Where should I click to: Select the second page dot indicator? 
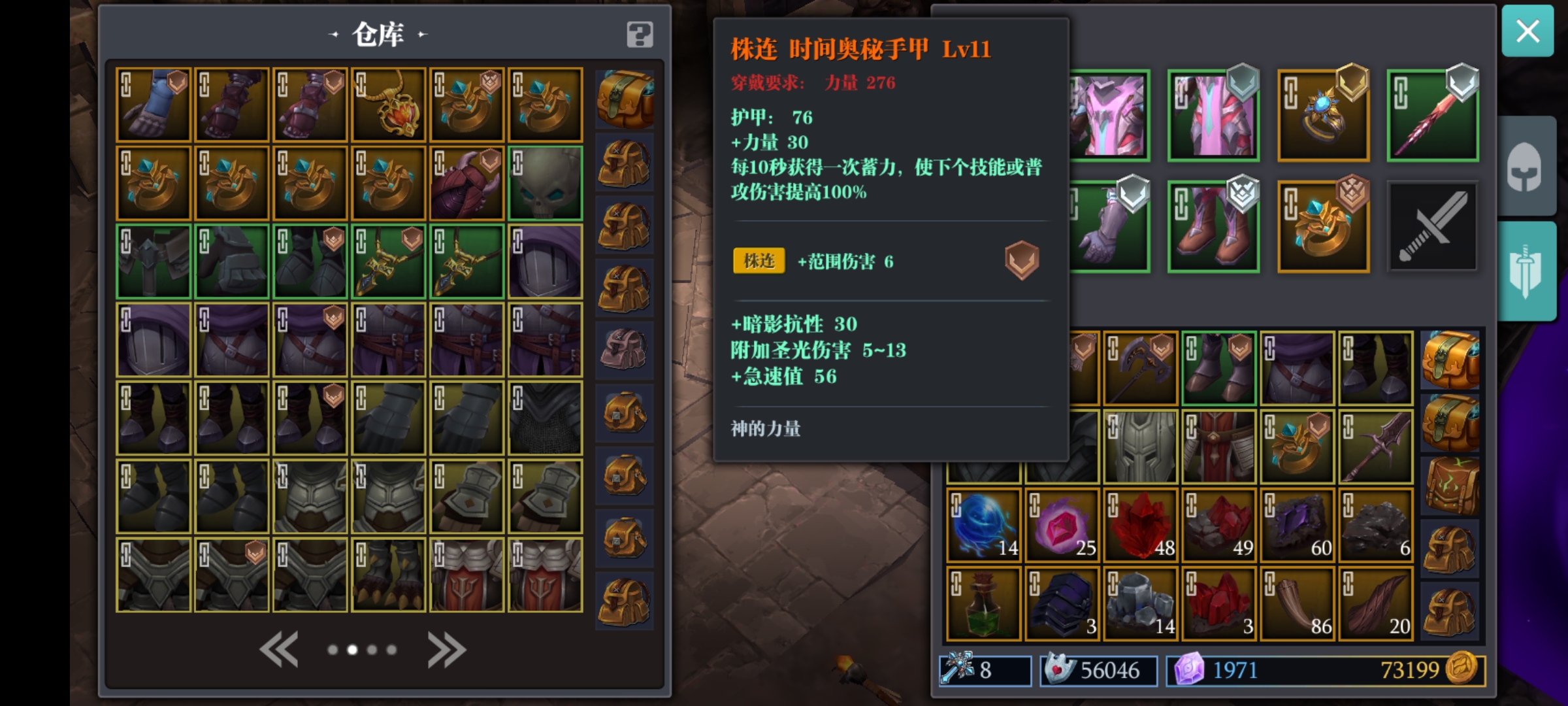tap(353, 650)
